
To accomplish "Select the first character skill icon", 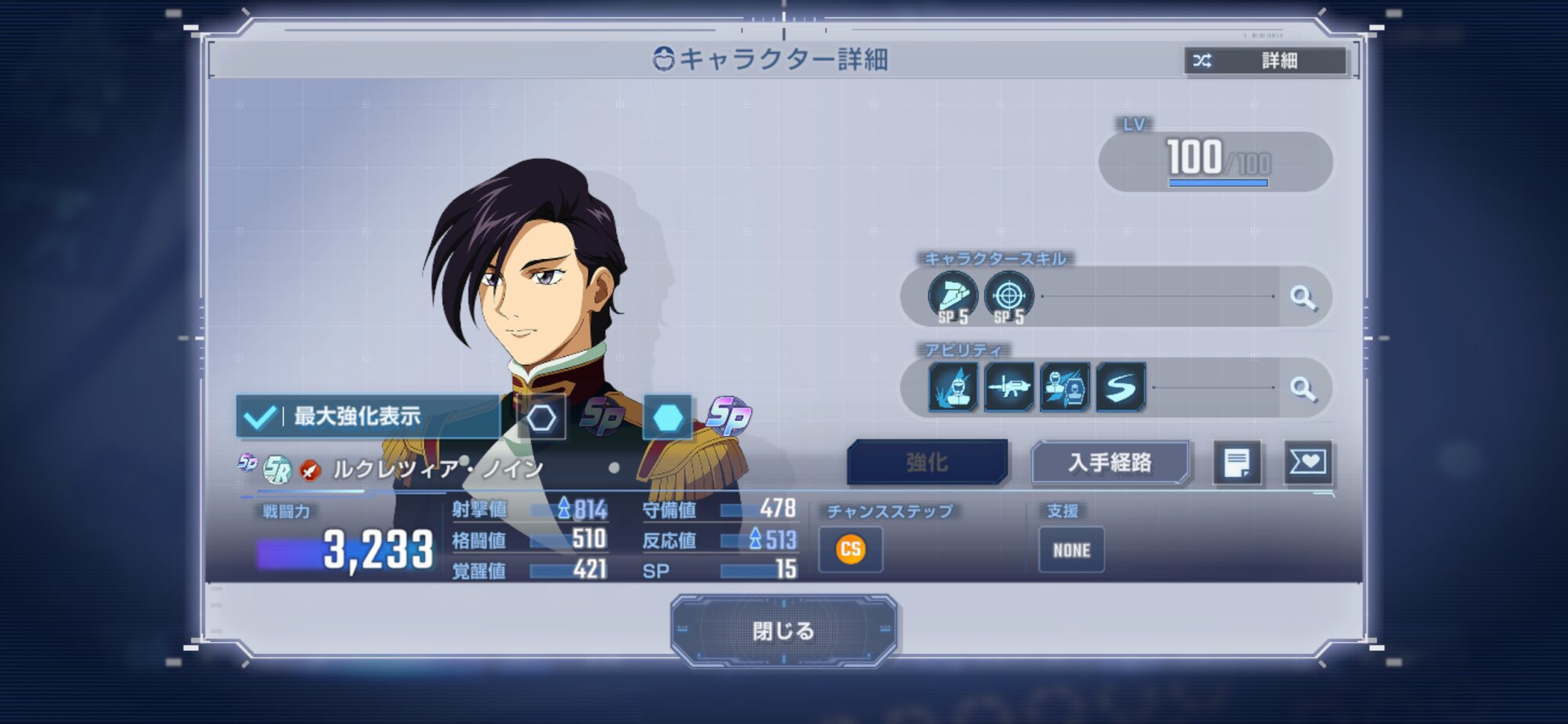I will (953, 297).
